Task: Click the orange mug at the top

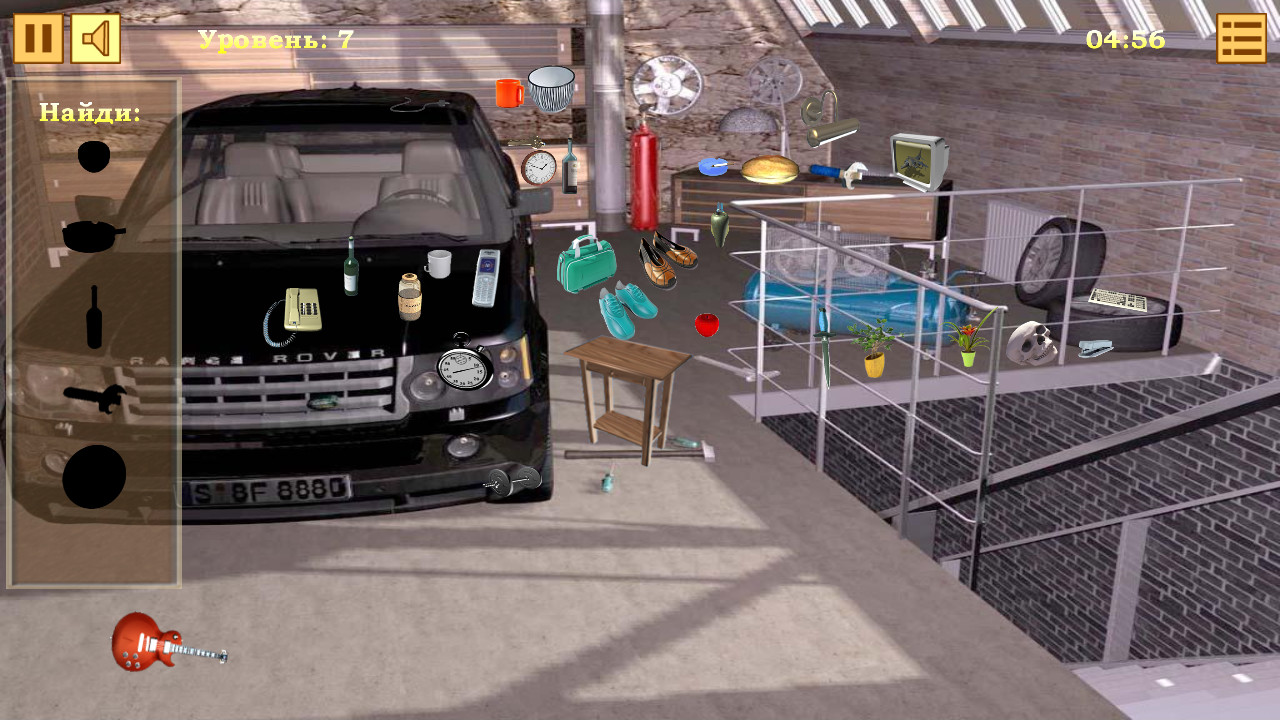Action: (508, 95)
